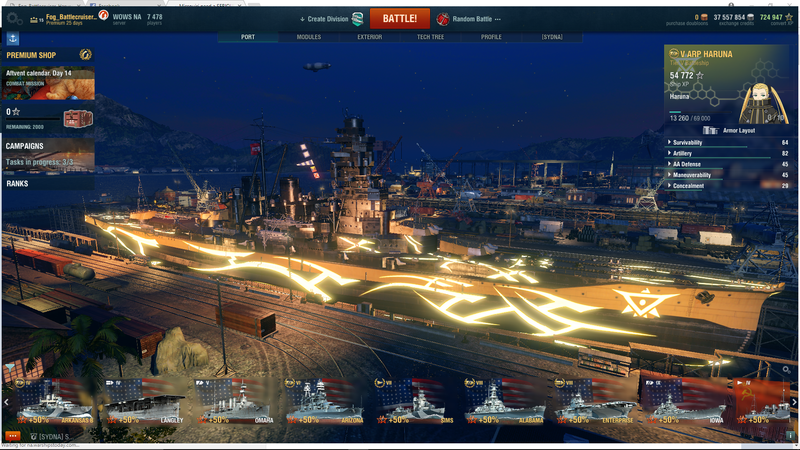Screen dimensions: 800x450
Task: Select the Port tab
Action: coord(248,37)
